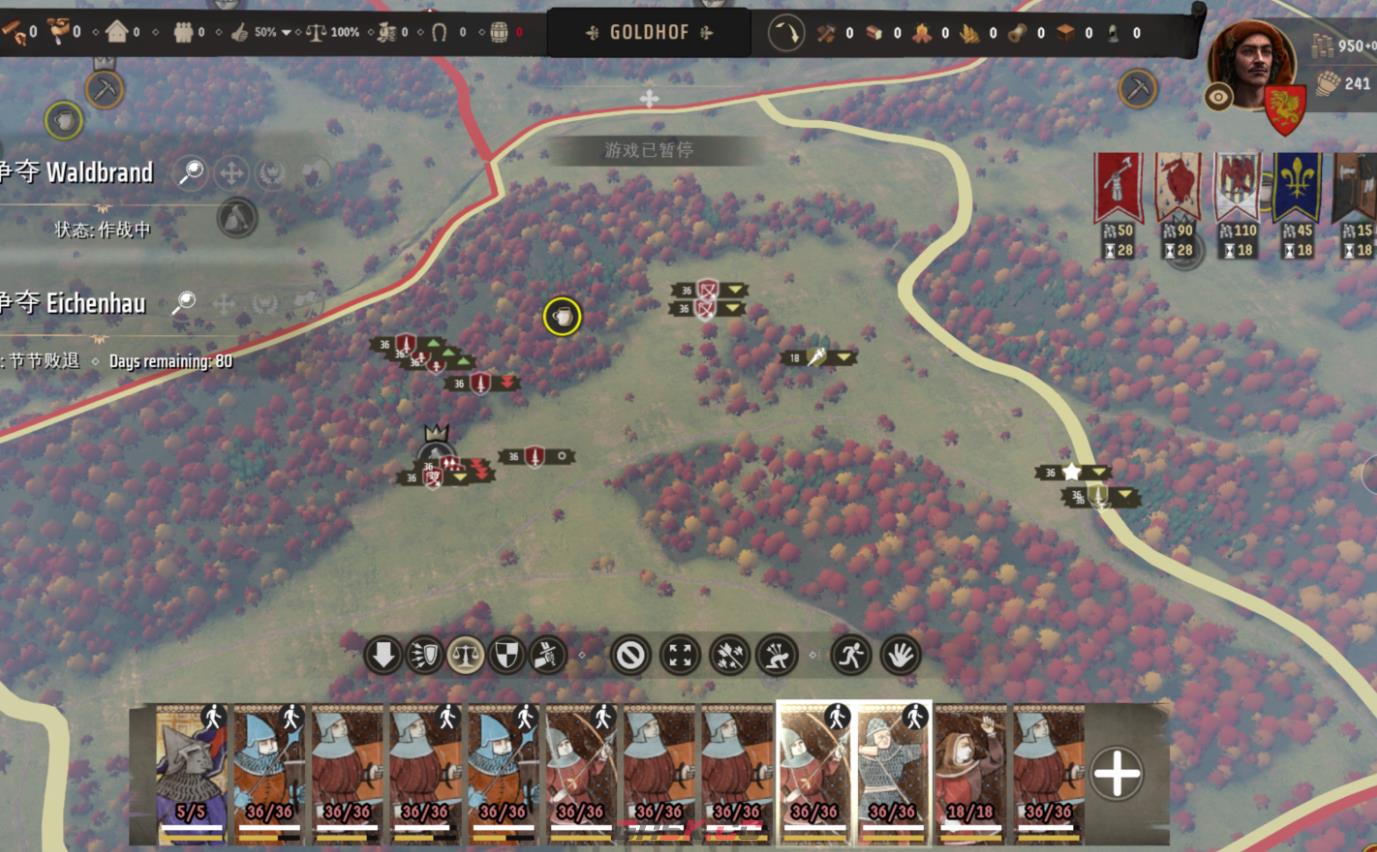Activate the down arrow stance command
Viewport: 1377px width, 852px height.
[383, 656]
